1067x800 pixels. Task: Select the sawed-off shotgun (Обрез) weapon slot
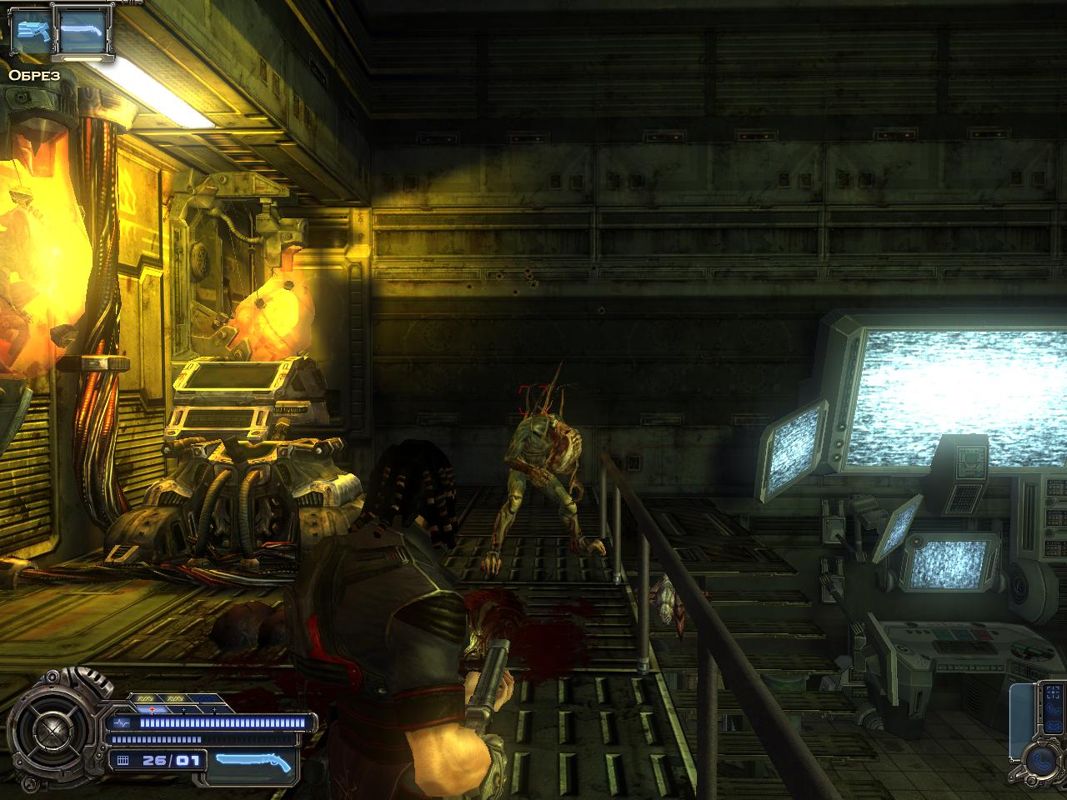click(82, 32)
